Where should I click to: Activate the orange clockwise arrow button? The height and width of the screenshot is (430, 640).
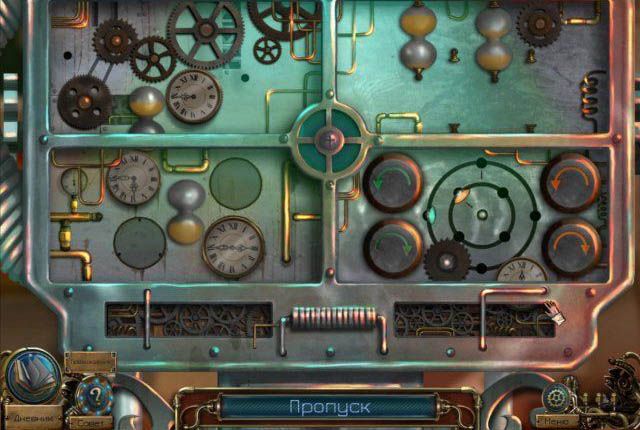pyautogui.click(x=570, y=244)
